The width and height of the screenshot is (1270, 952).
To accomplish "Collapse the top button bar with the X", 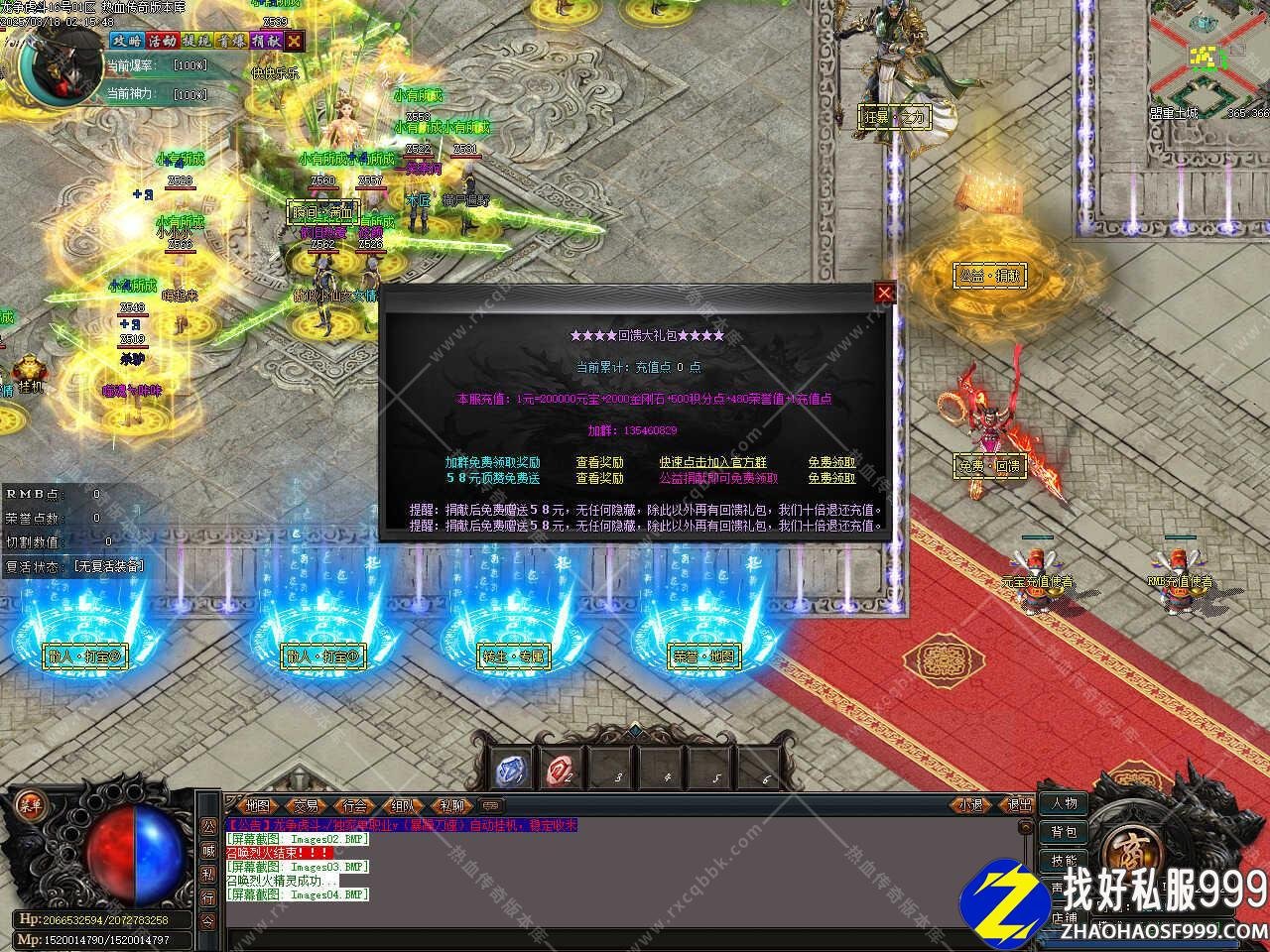I will [295, 41].
